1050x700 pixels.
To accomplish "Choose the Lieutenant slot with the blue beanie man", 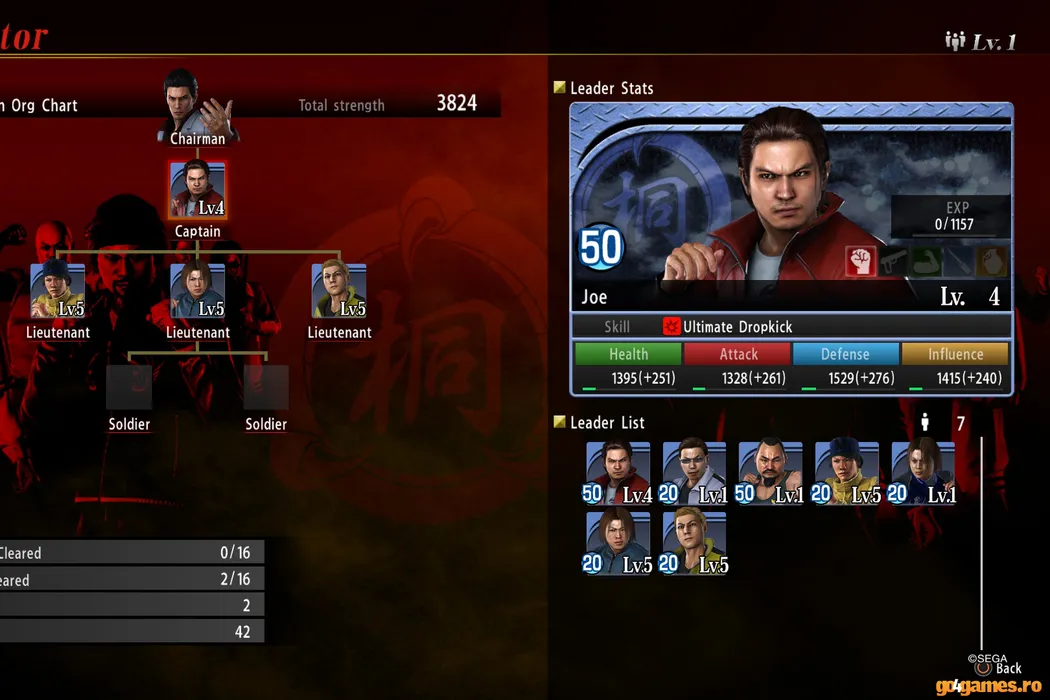I will pos(57,291).
